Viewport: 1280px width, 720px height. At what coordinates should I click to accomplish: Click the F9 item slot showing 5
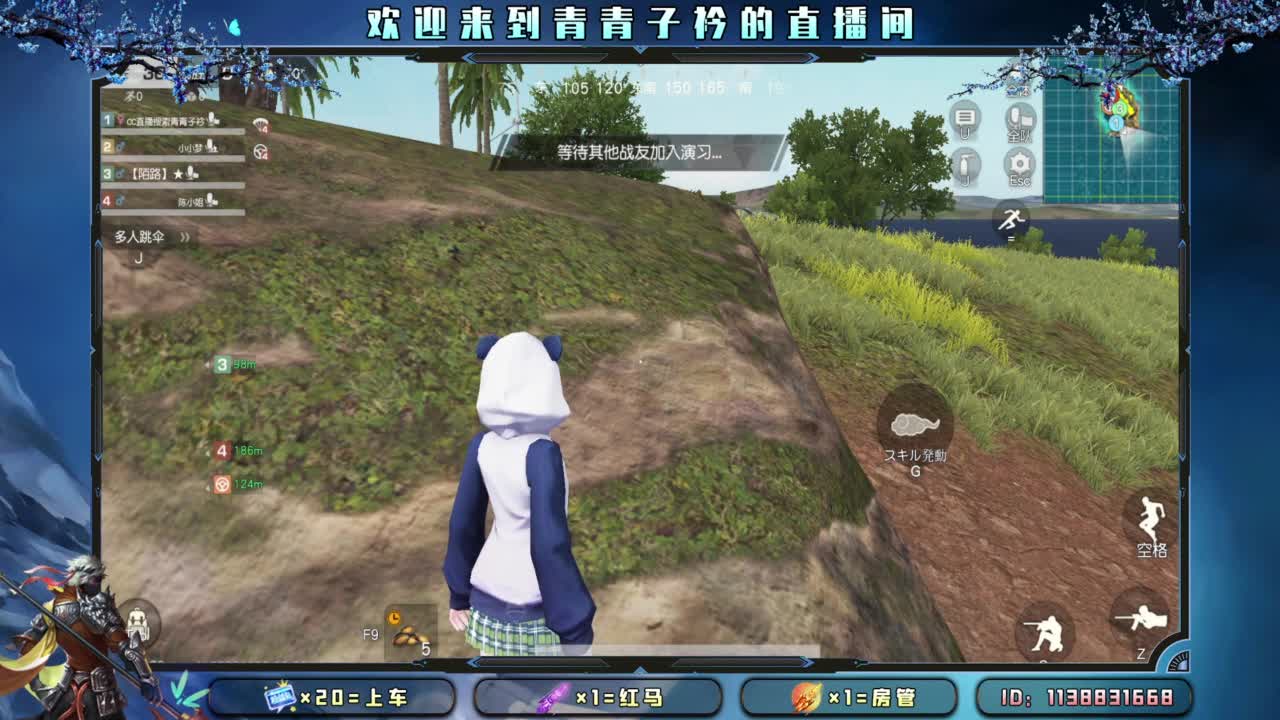pos(410,635)
